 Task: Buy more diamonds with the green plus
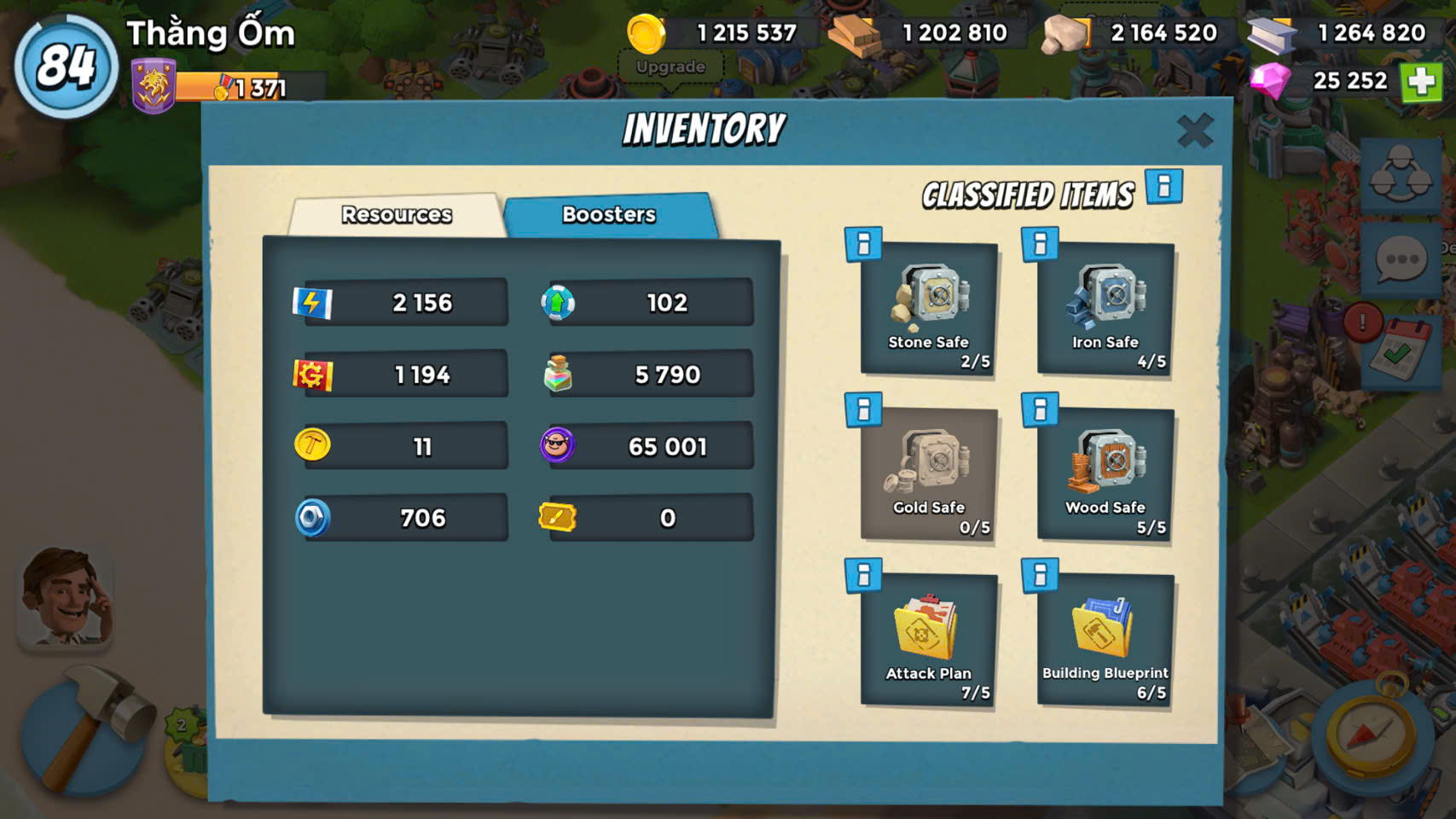(1421, 82)
